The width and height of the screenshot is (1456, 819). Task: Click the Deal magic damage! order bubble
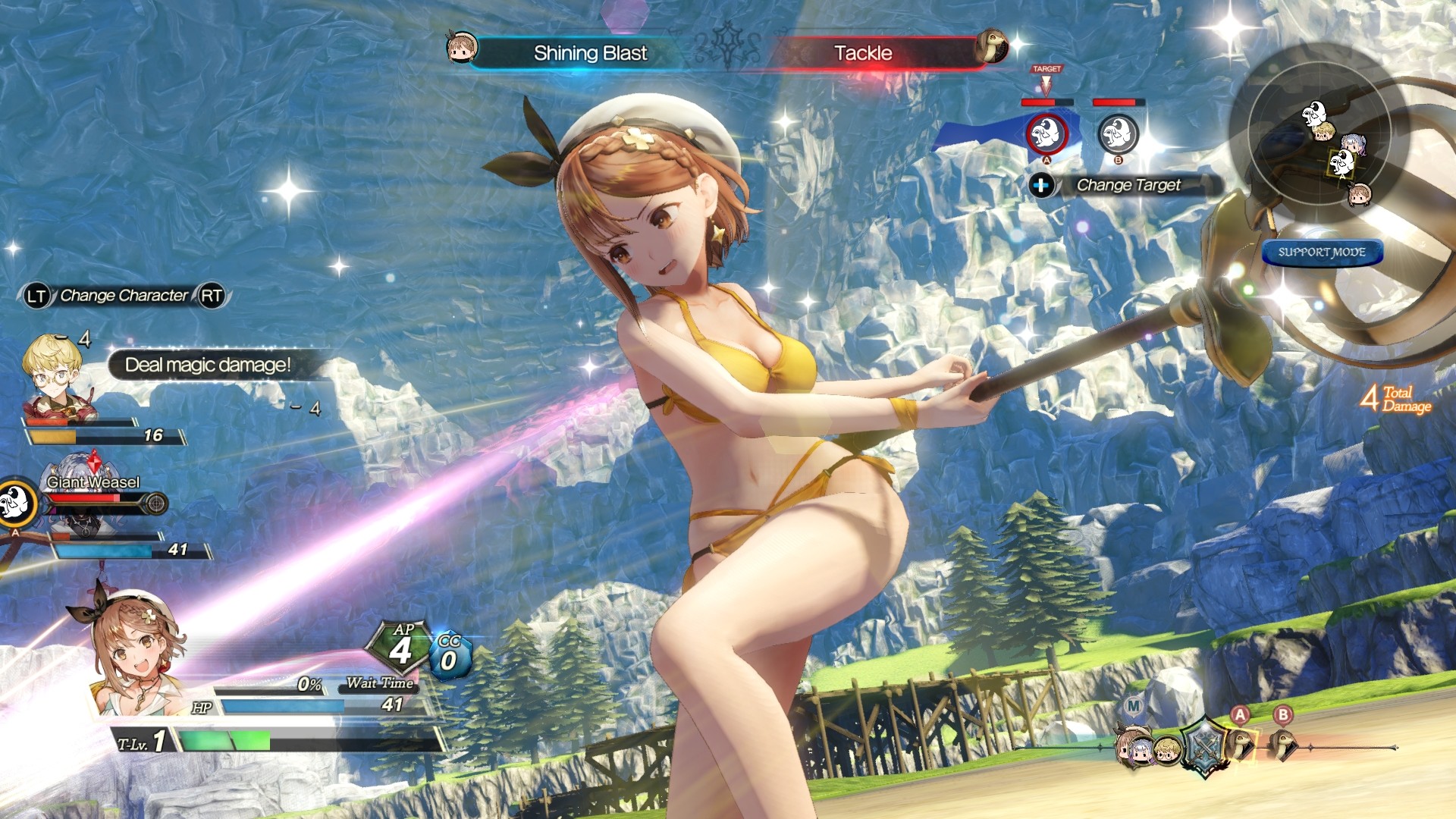[208, 365]
